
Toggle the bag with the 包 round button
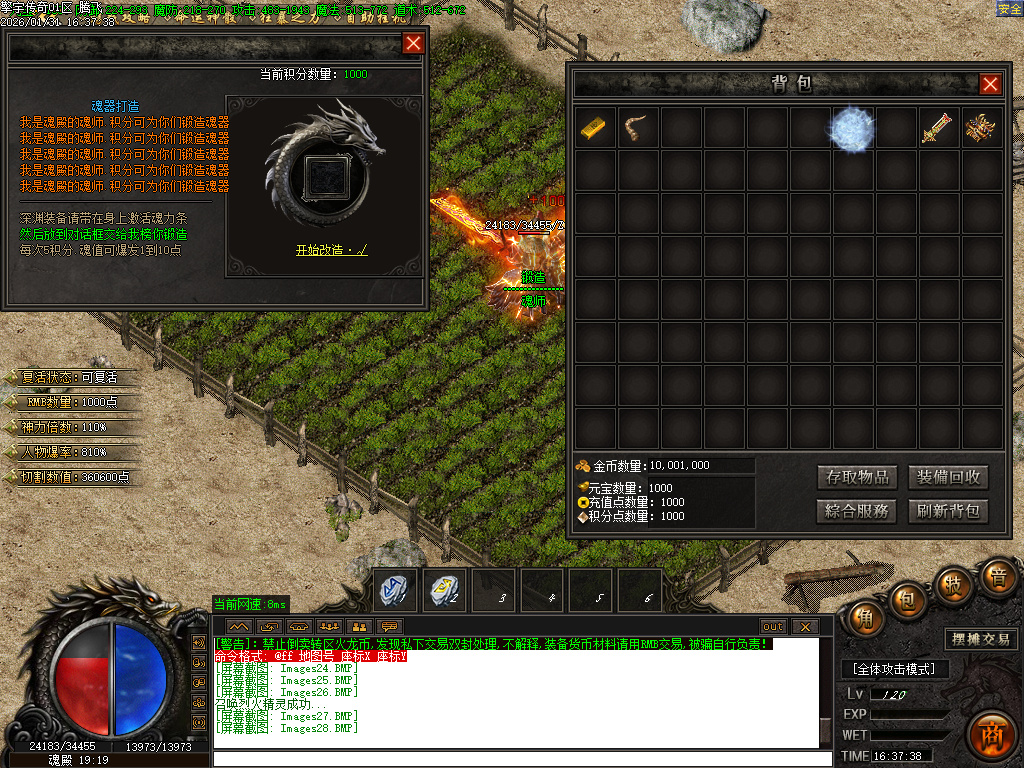(907, 599)
